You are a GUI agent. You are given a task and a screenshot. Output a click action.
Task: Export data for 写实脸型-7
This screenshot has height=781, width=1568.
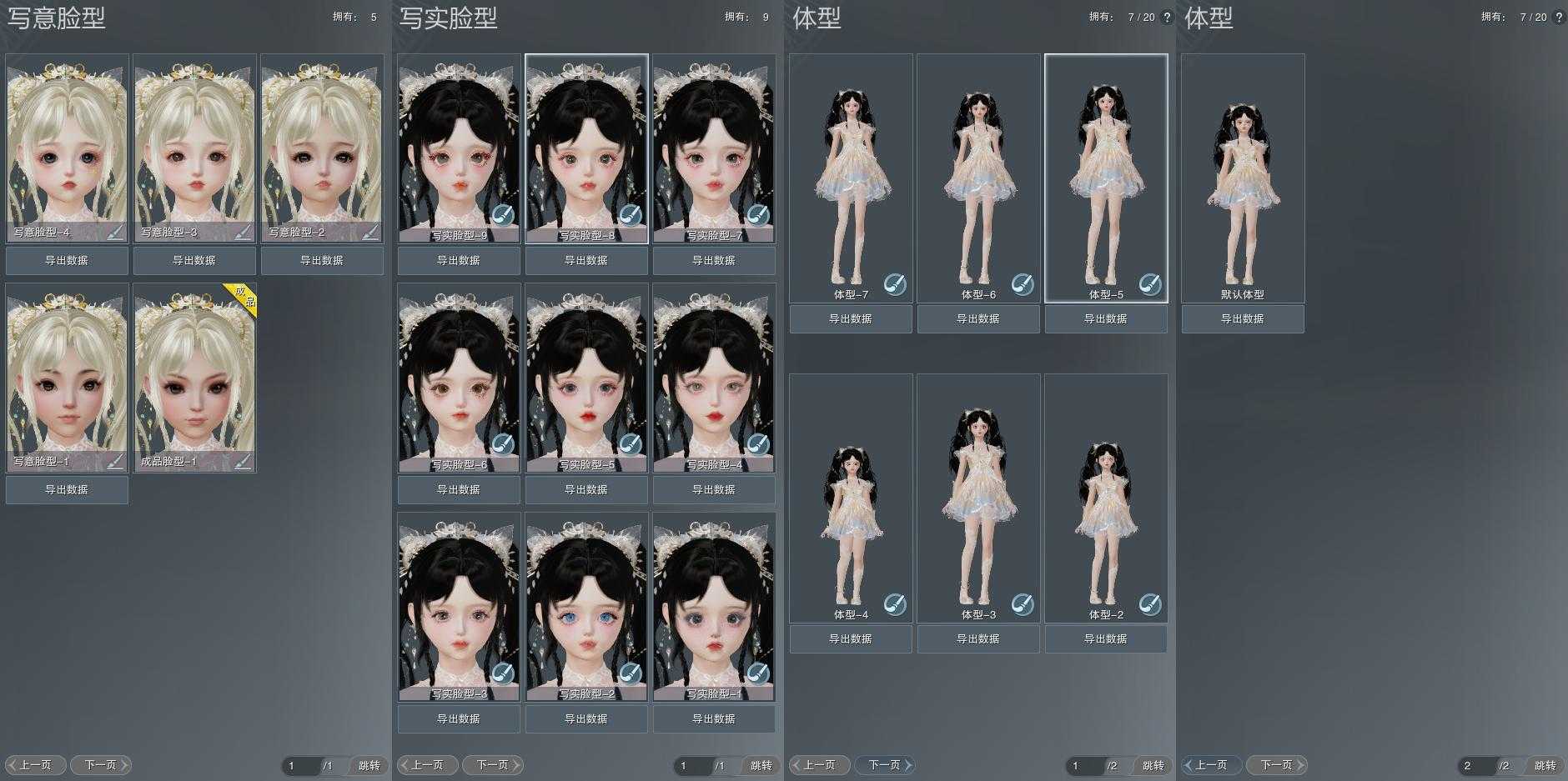point(714,261)
